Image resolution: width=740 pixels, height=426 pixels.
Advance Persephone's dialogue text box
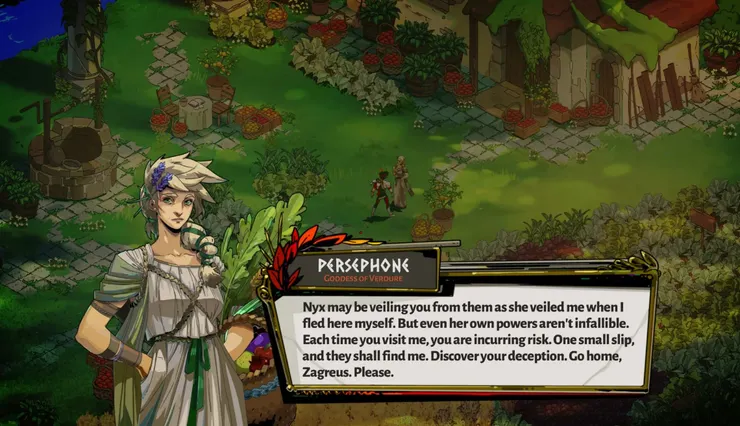tap(462, 336)
